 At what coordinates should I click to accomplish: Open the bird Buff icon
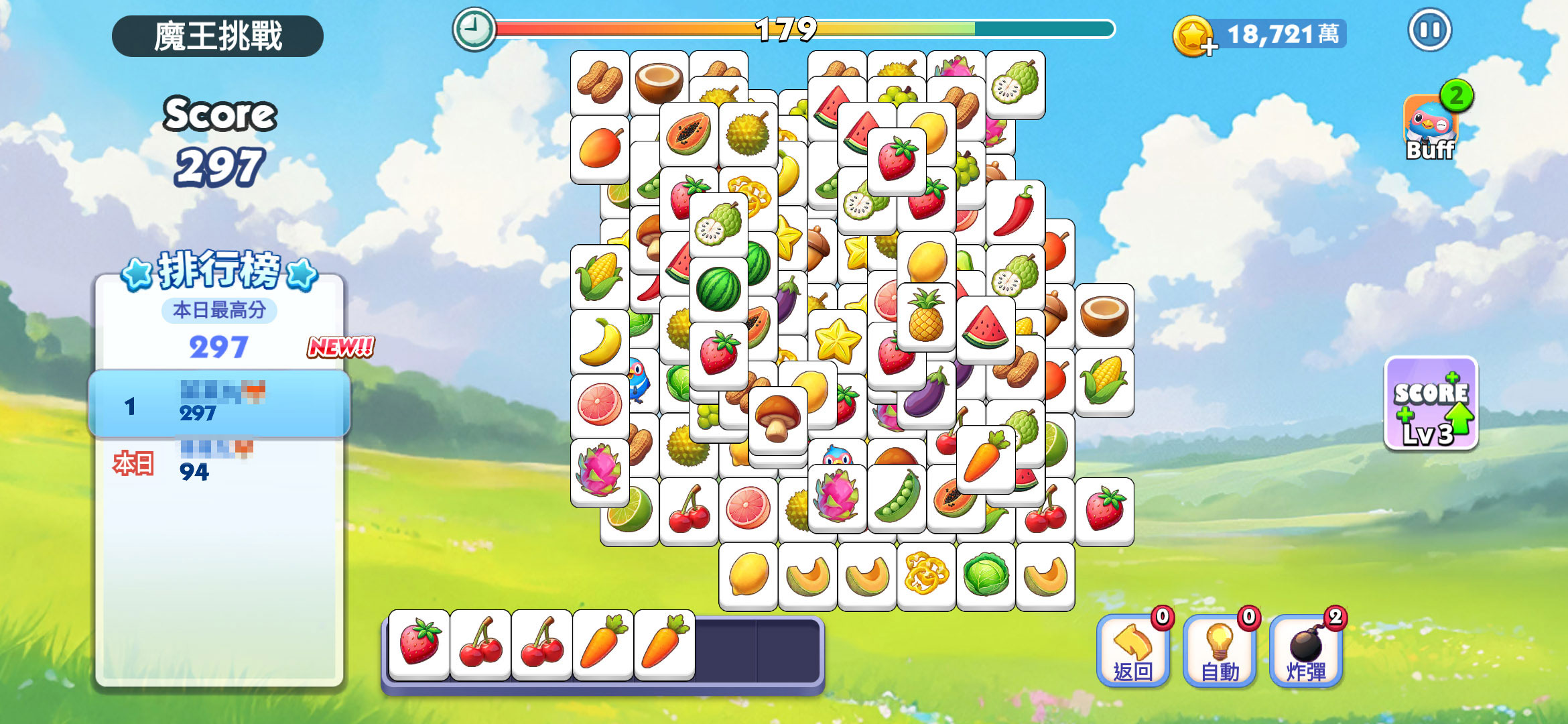pos(1431,127)
